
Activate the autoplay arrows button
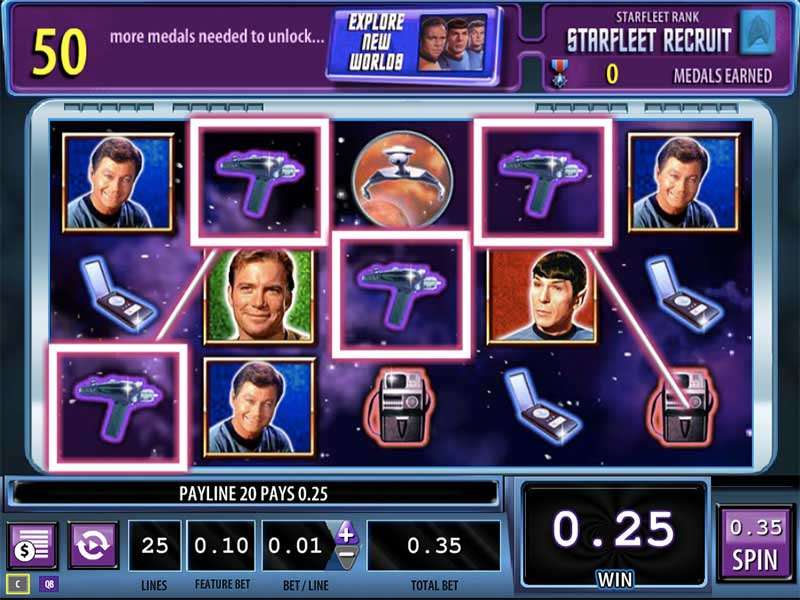93,545
